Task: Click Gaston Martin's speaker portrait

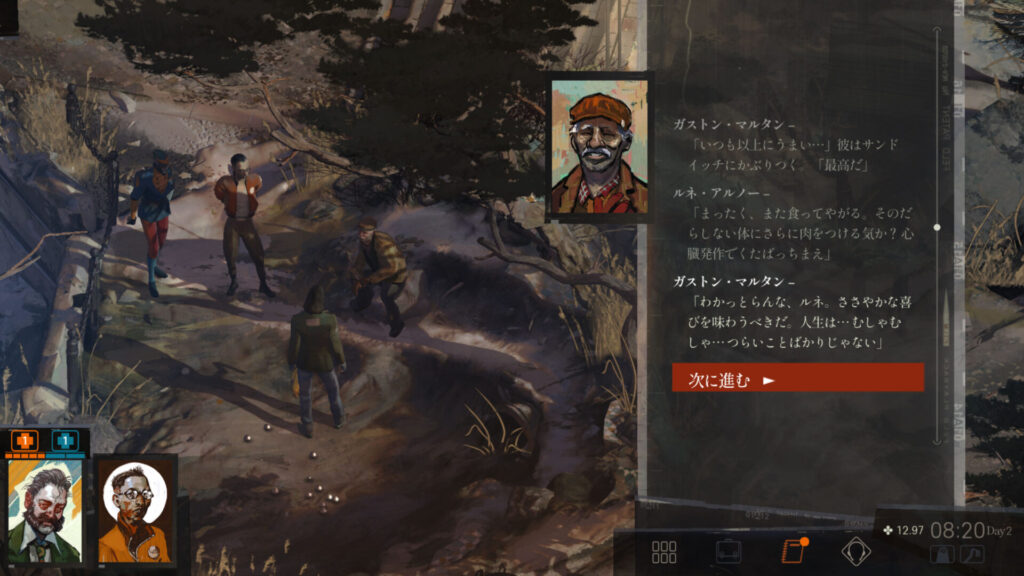Action: point(598,148)
